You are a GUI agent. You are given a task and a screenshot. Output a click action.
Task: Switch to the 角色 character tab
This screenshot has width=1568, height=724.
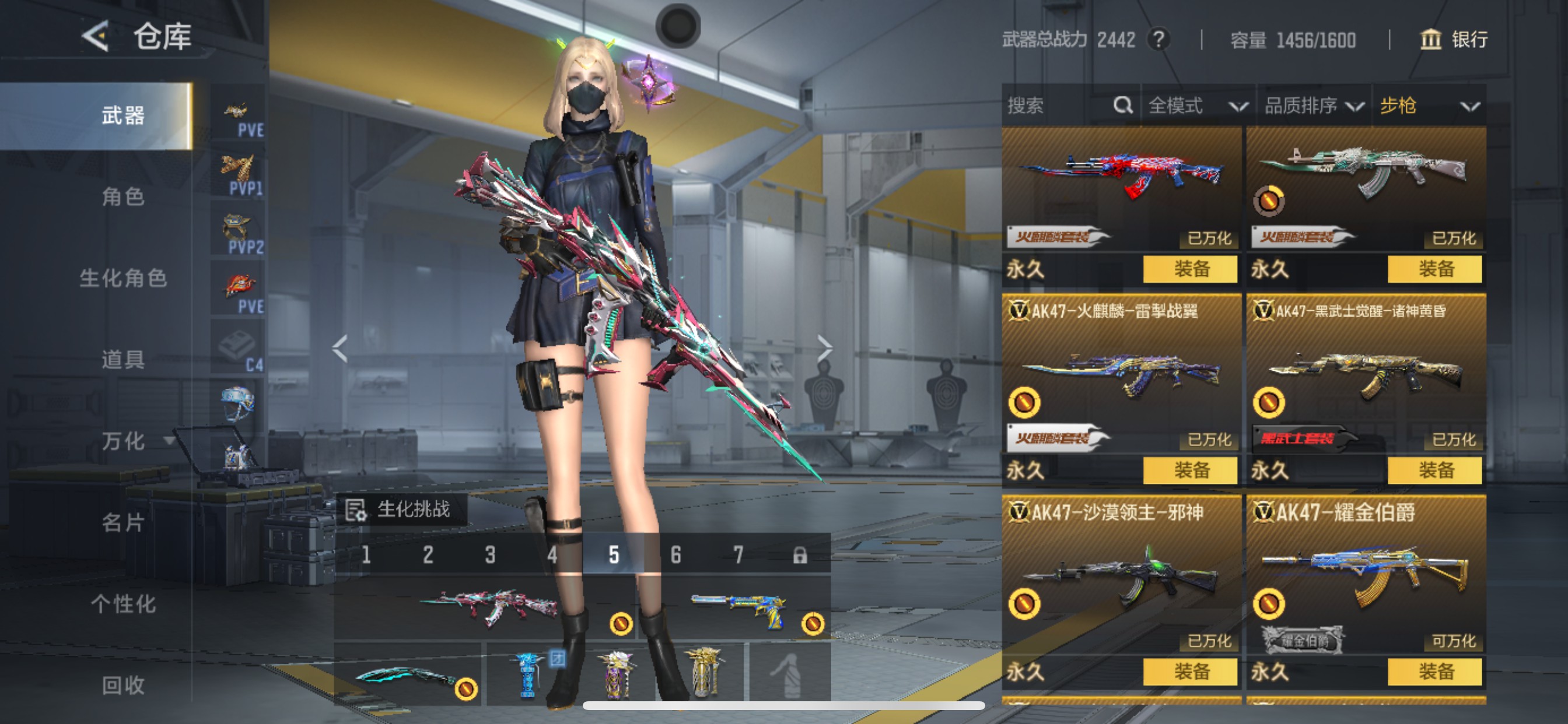click(x=123, y=196)
